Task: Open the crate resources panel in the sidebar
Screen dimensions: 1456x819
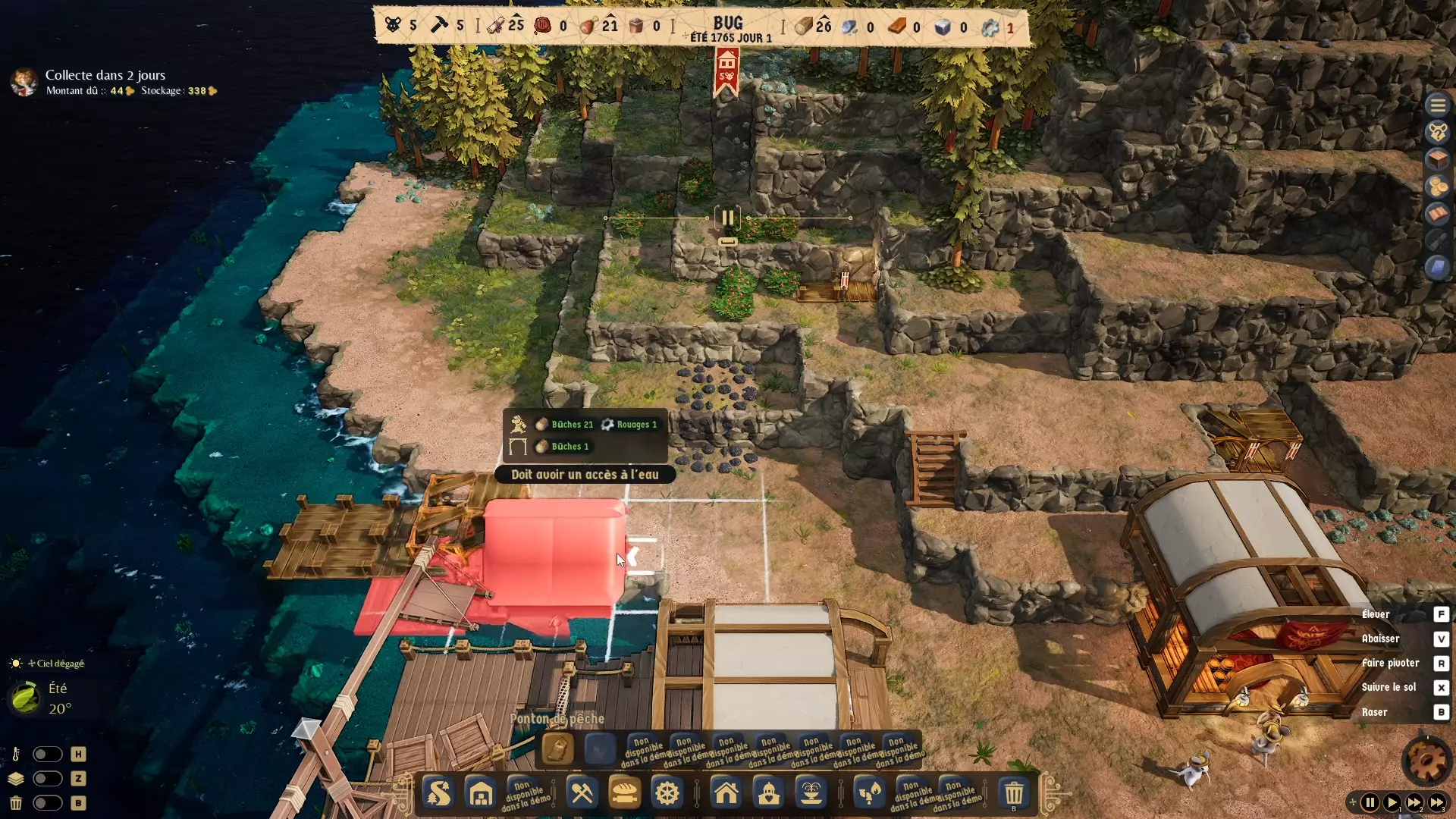Action: (1439, 159)
